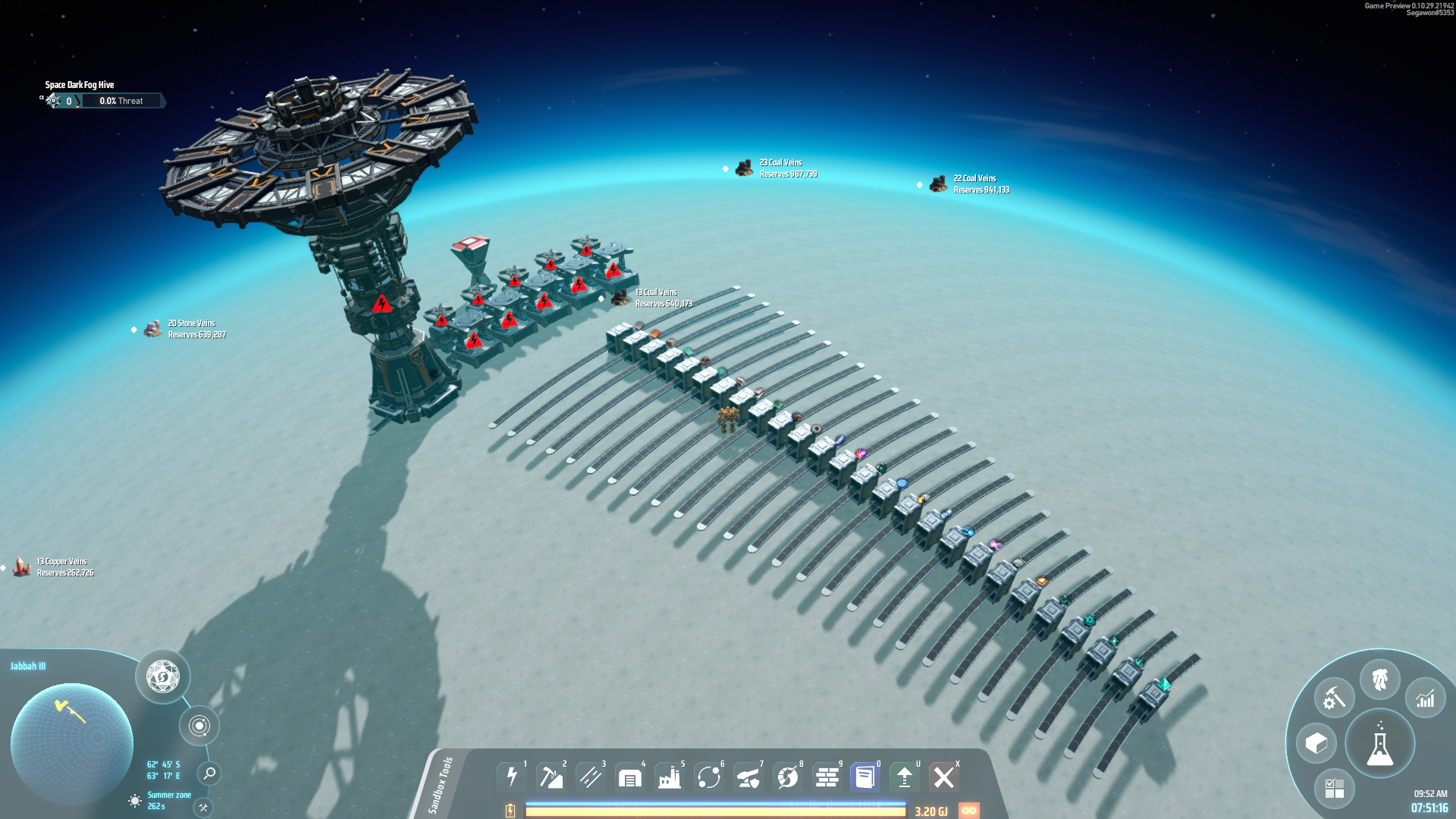Toggle the orange infinity energy button
Viewport: 1456px width, 819px height.
point(968,811)
